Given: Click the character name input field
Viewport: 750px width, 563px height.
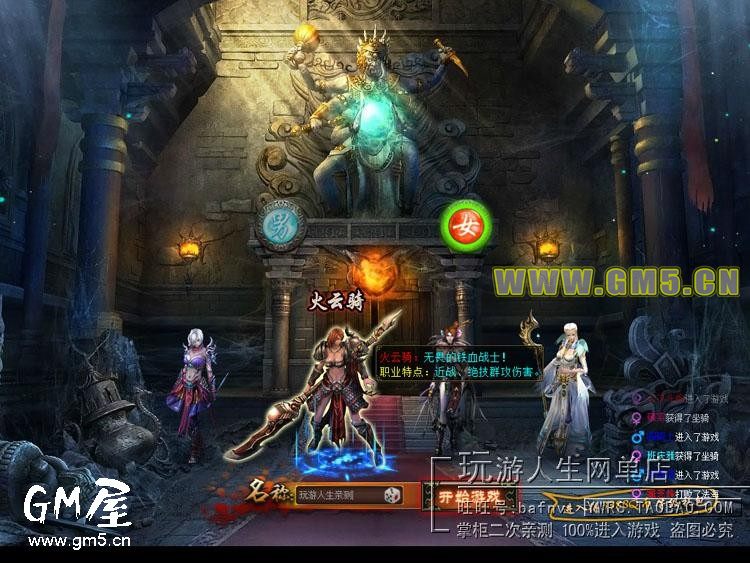Looking at the screenshot, I should click(x=339, y=494).
